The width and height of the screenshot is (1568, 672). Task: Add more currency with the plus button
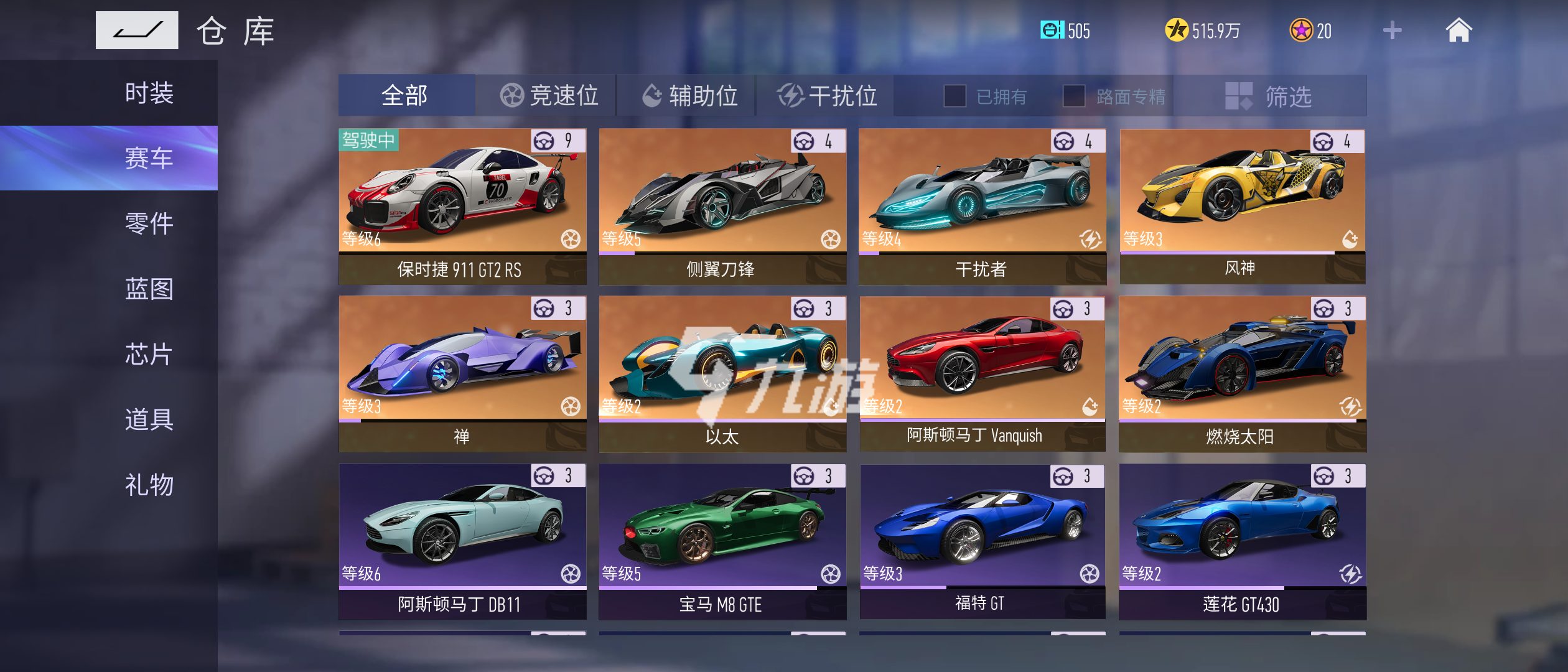click(x=1392, y=30)
